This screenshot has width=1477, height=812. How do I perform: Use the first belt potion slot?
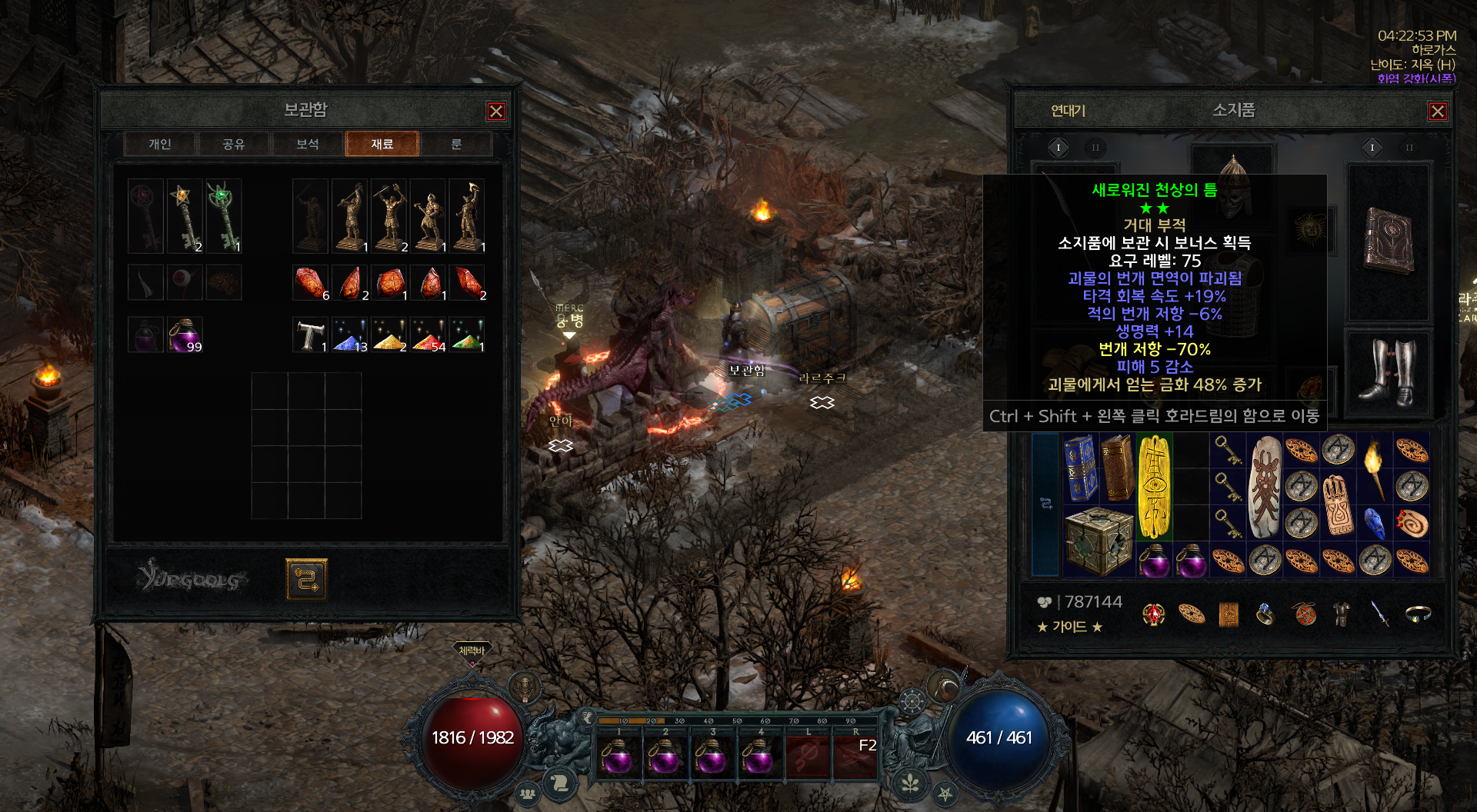pyautogui.click(x=617, y=755)
